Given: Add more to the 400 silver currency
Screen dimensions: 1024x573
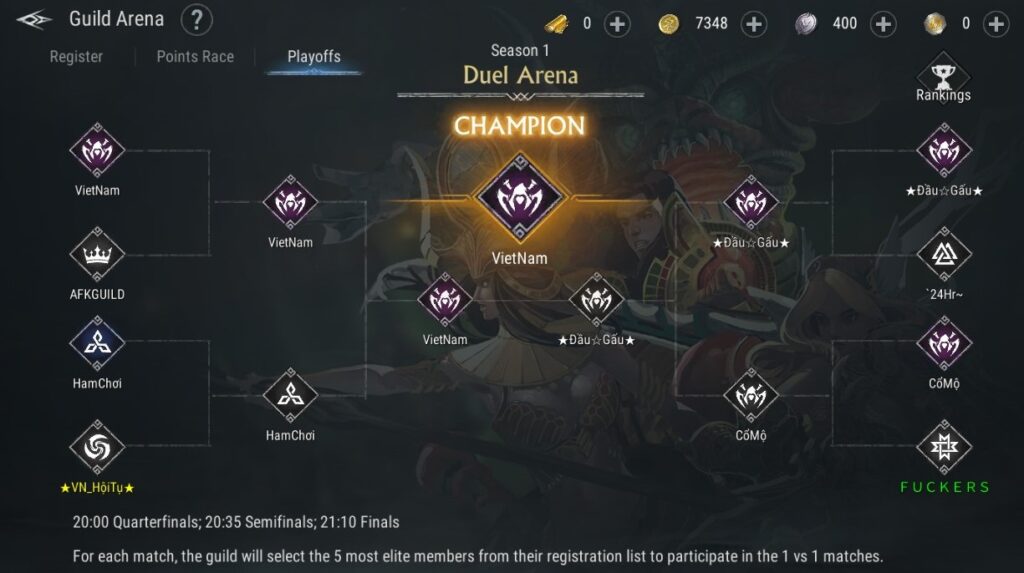Looking at the screenshot, I should pyautogui.click(x=883, y=24).
